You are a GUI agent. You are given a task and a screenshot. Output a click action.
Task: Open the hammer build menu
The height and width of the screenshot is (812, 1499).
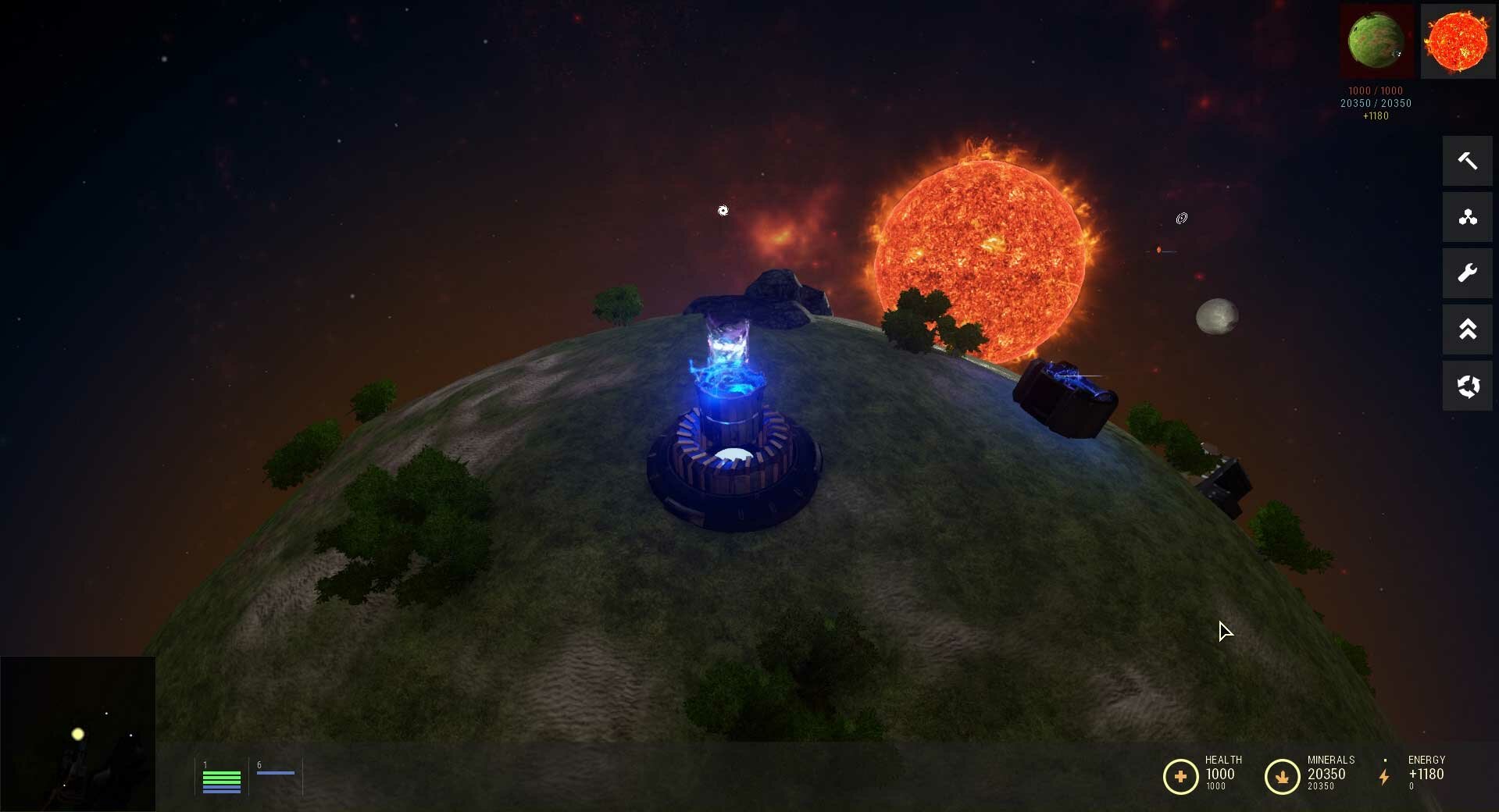(x=1467, y=161)
